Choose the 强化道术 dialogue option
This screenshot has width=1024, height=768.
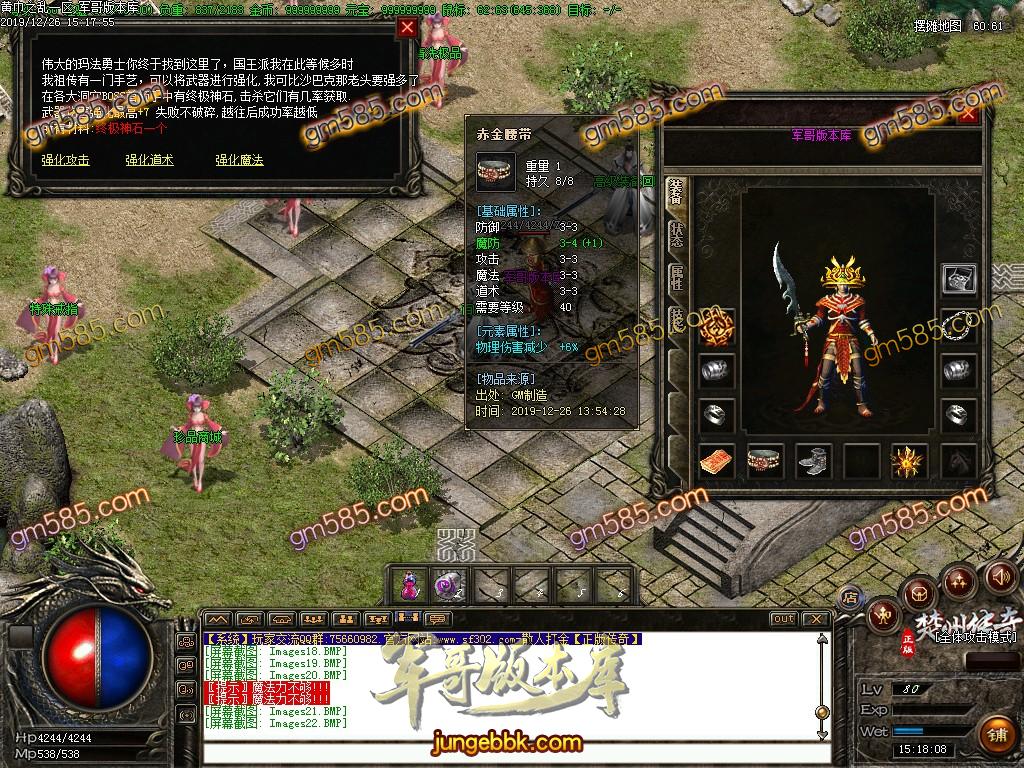[x=149, y=160]
